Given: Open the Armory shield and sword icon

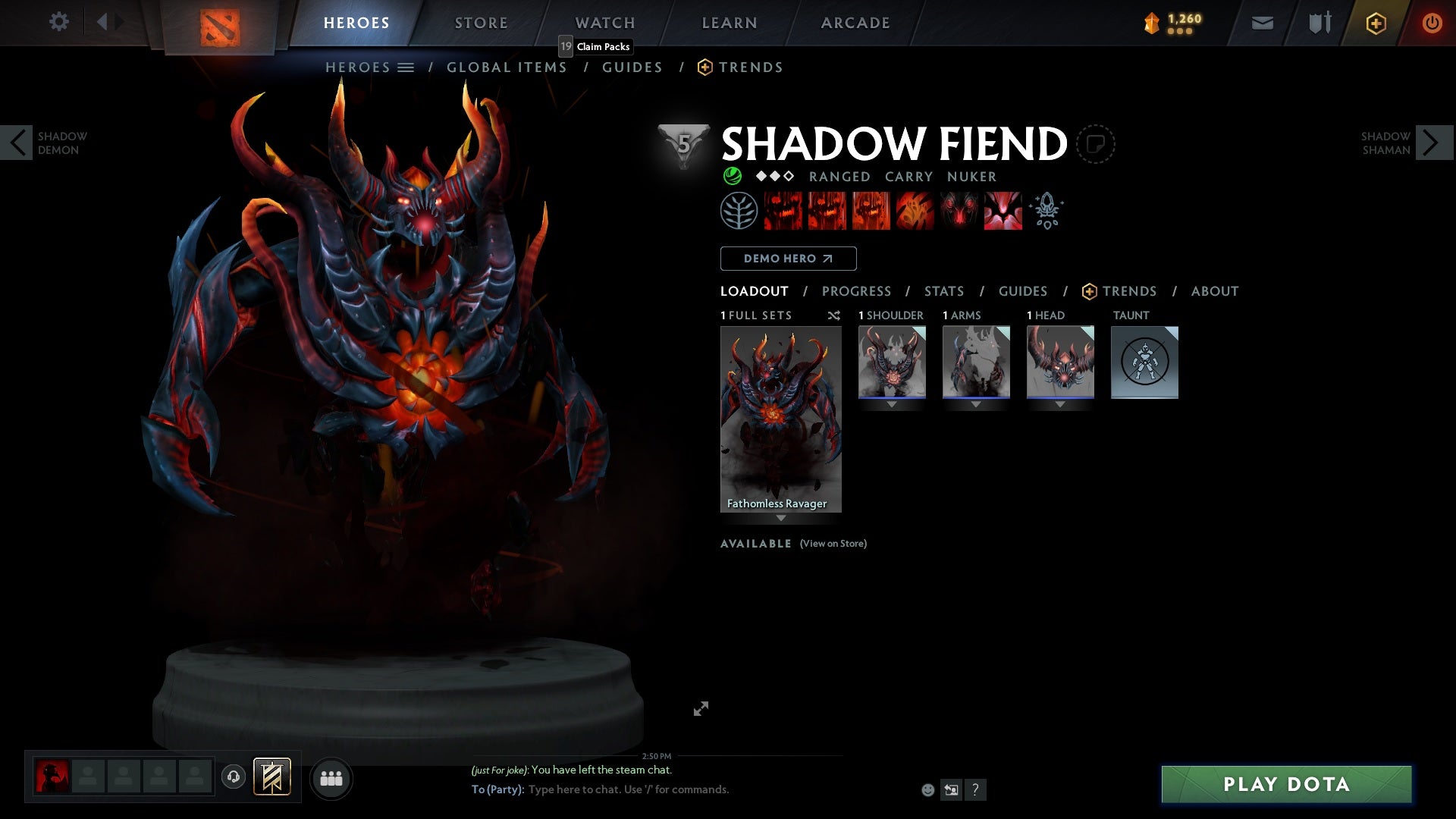Looking at the screenshot, I should (1319, 23).
